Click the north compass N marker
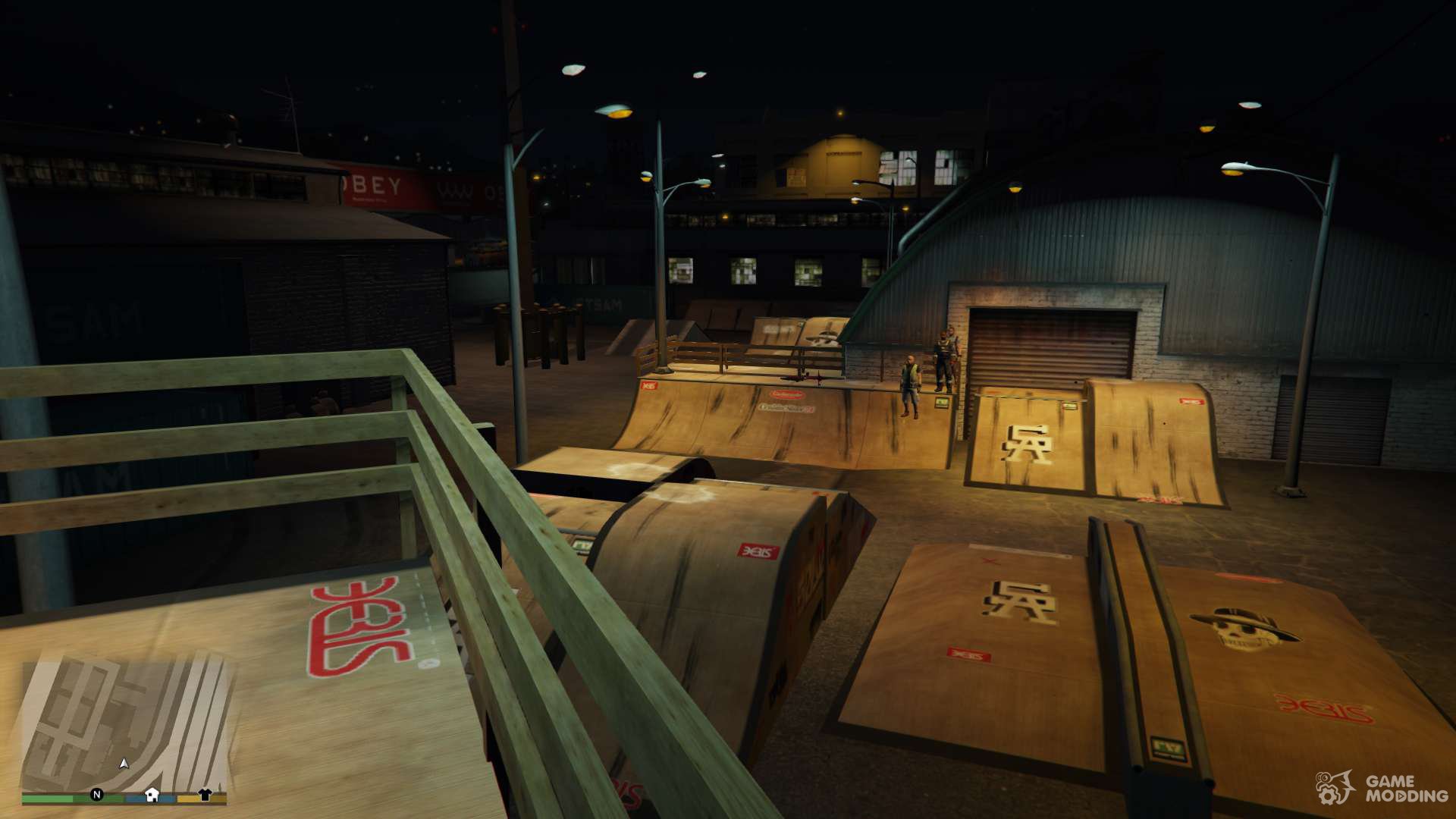Screen dimensions: 1456x819 click(x=97, y=794)
